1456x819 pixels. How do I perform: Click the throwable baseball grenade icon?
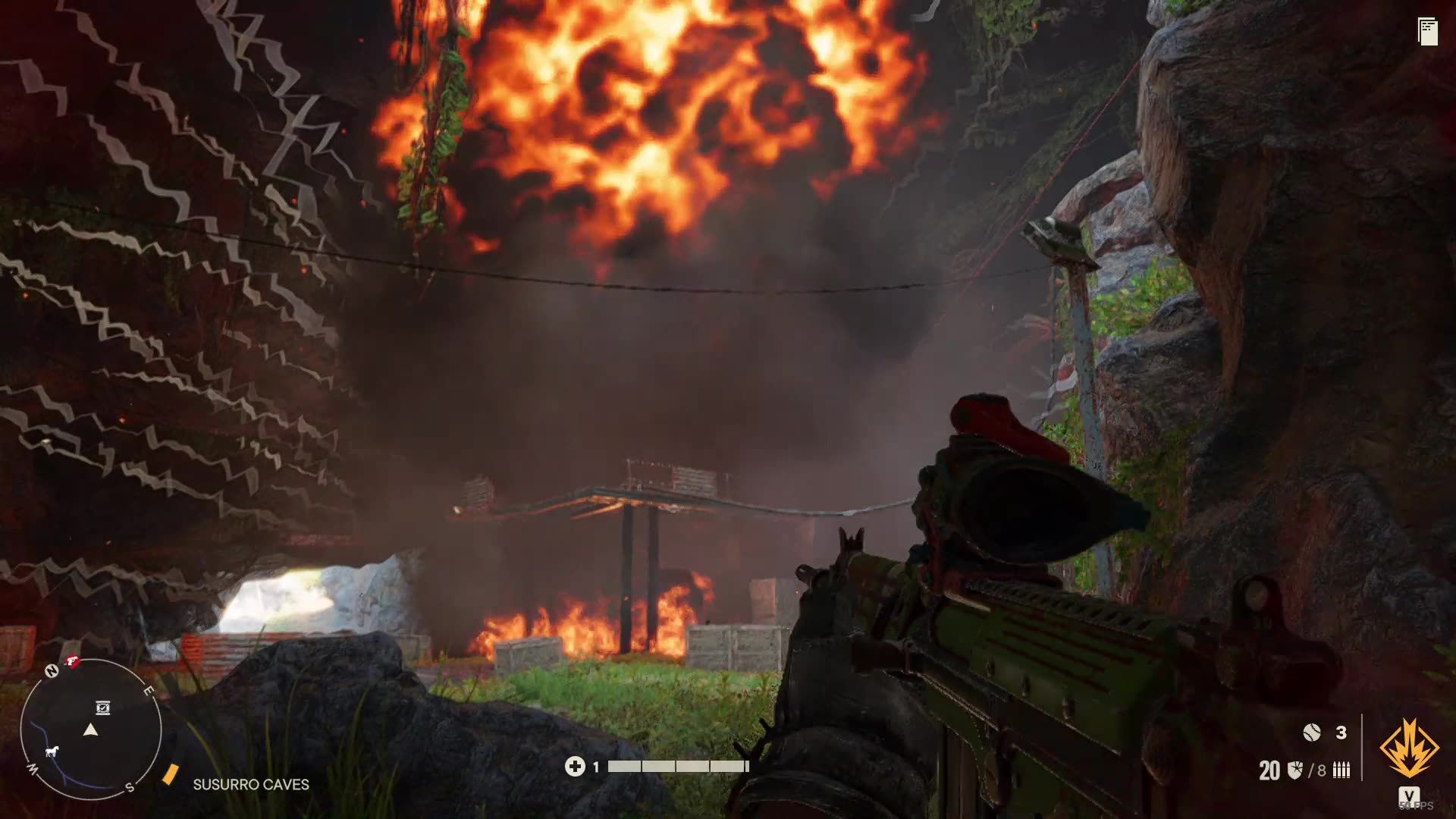pos(1311,733)
